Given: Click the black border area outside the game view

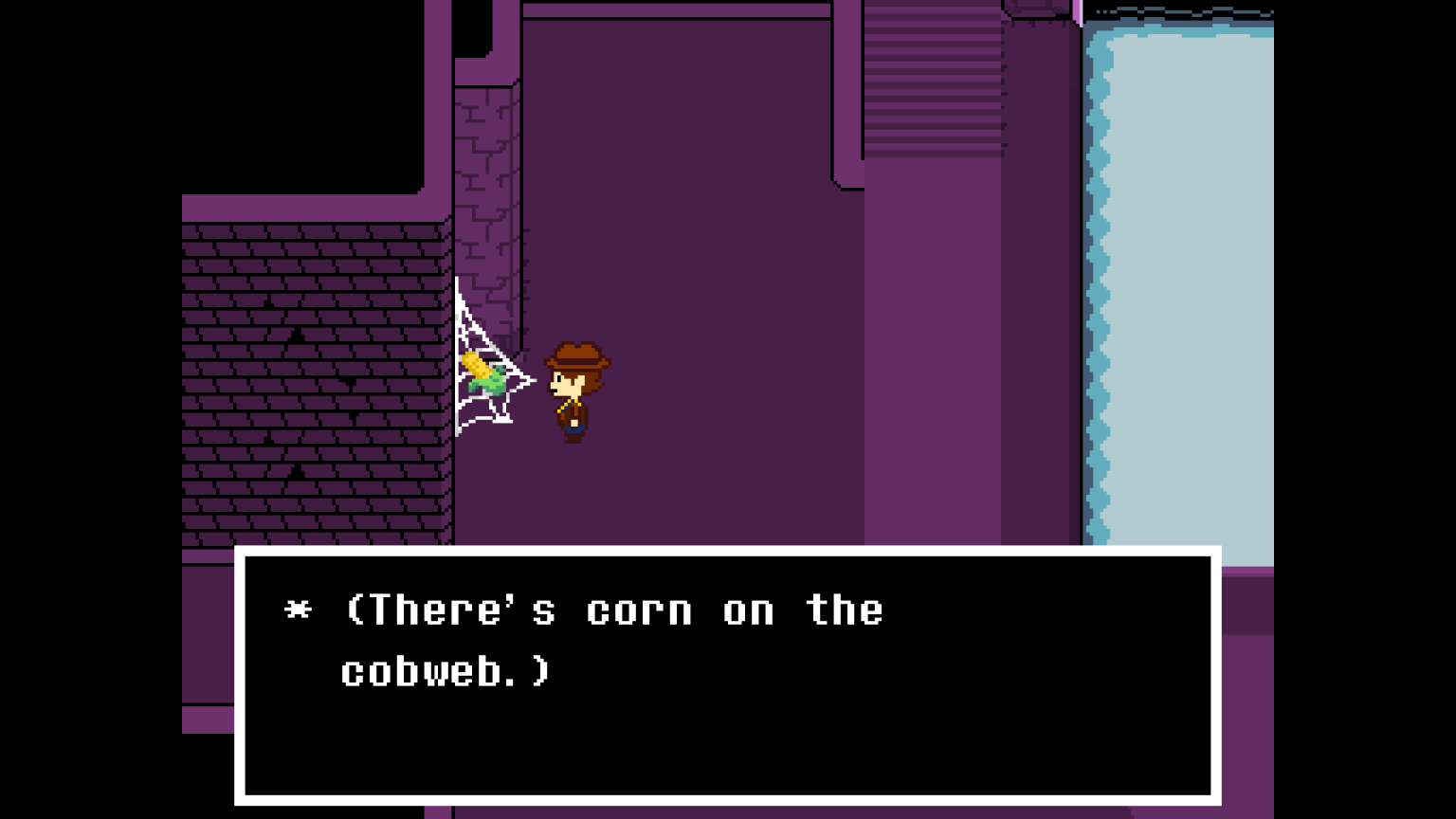Looking at the screenshot, I should pos(85,408).
